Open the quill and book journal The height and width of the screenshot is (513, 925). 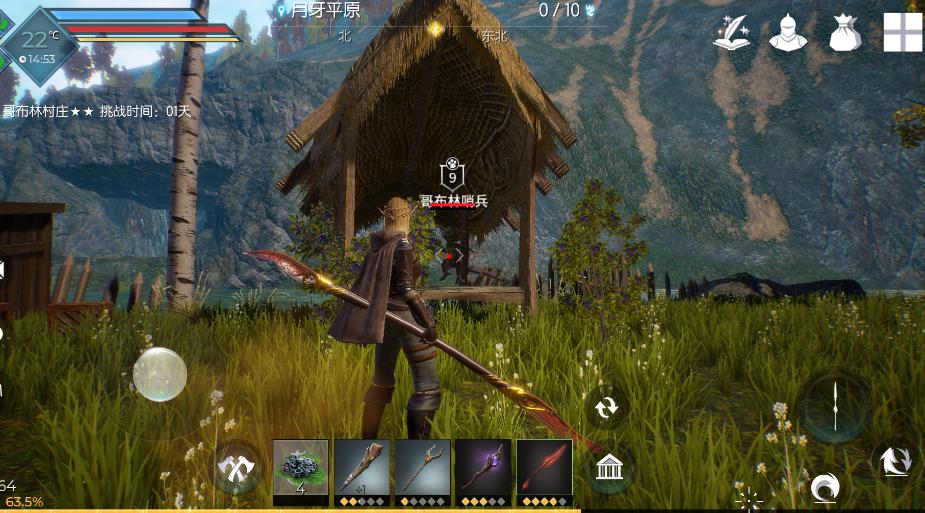tap(732, 33)
